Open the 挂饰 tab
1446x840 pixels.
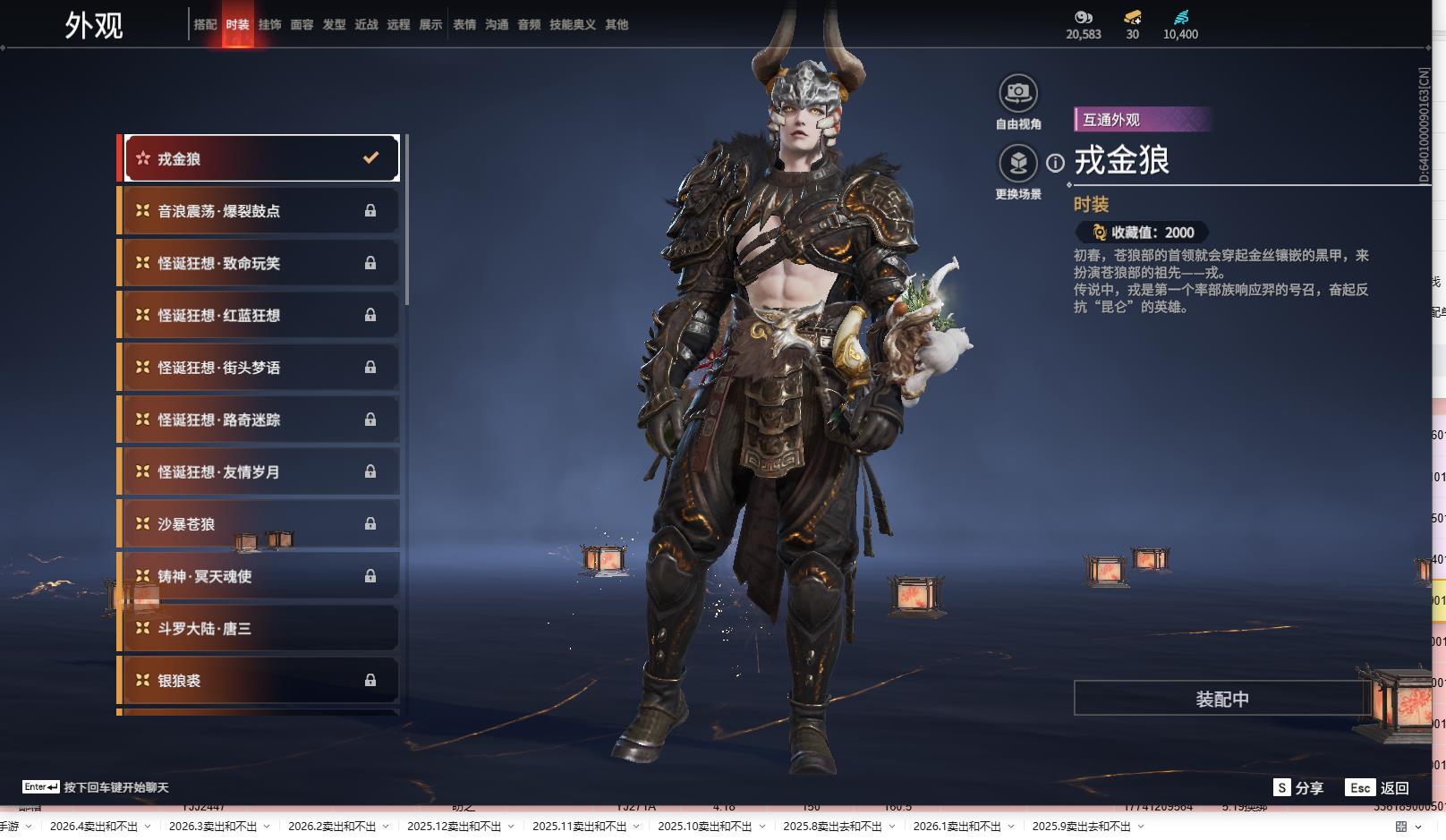(x=269, y=25)
